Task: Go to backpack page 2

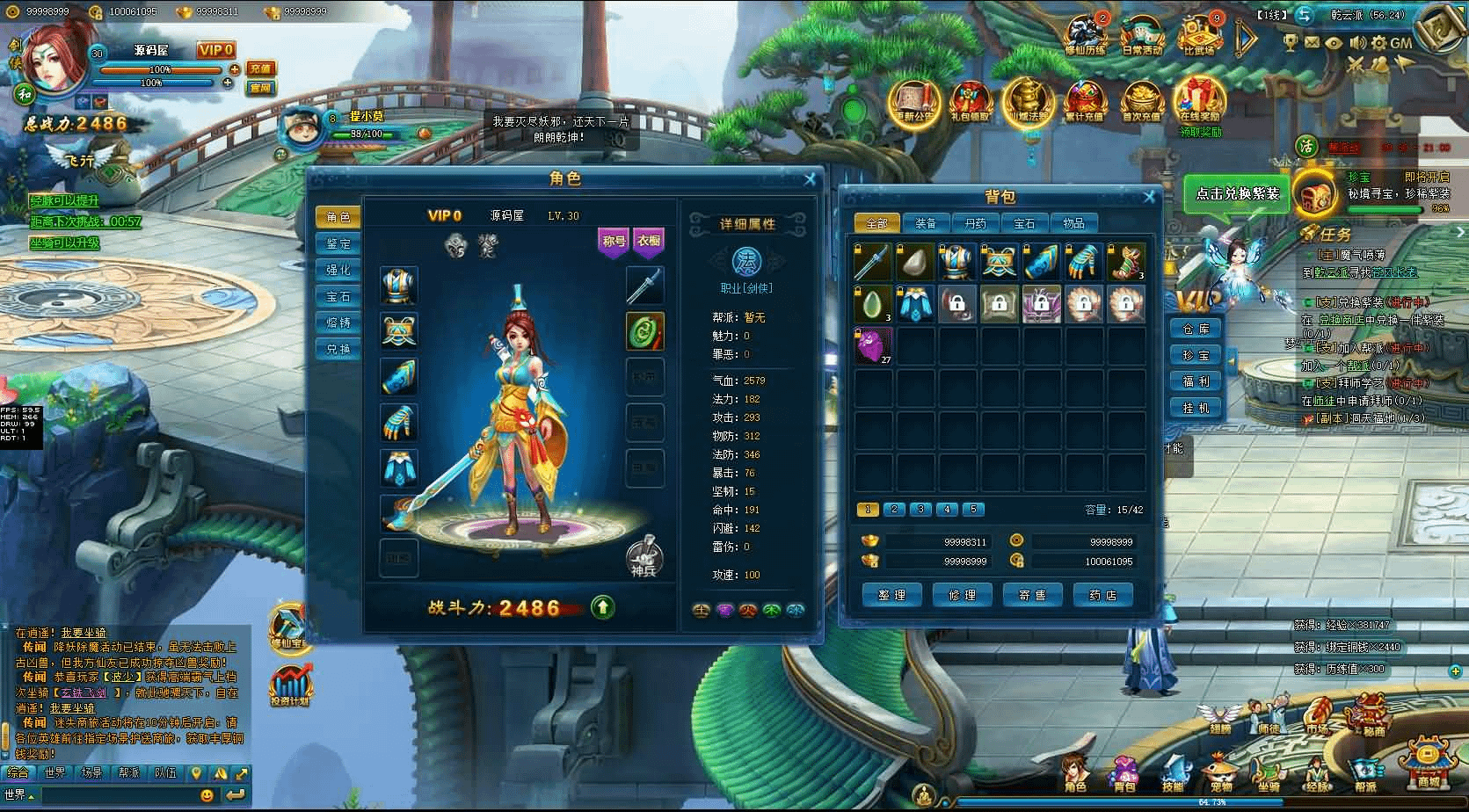Action: [x=894, y=509]
